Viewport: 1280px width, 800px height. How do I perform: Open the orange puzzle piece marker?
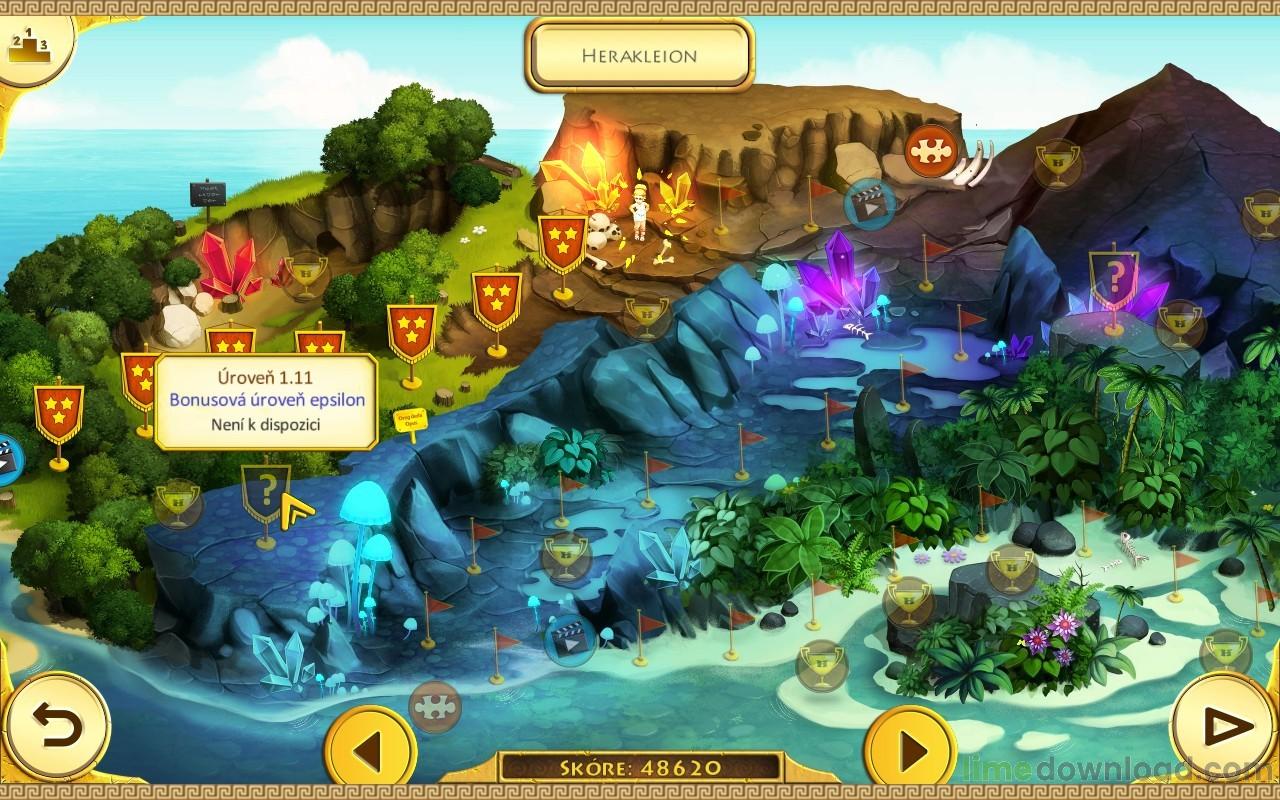pos(930,150)
